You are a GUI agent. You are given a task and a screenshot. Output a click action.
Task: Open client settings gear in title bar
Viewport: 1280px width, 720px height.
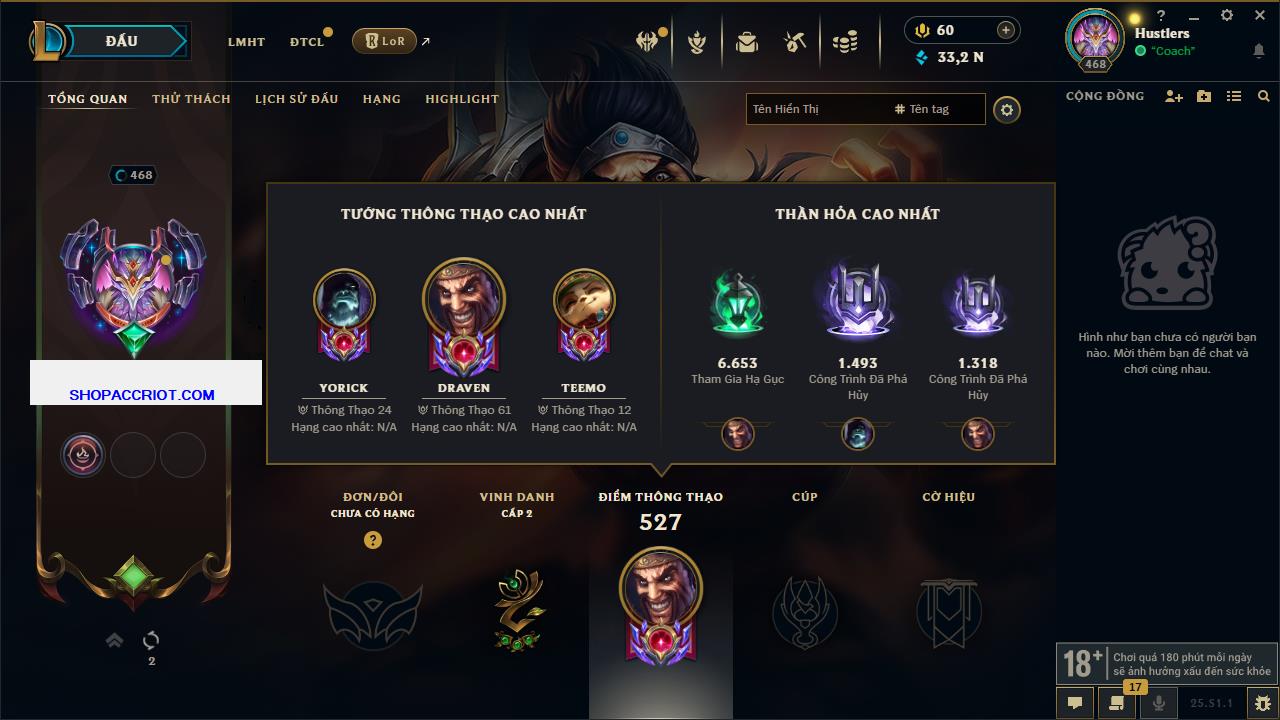1227,16
